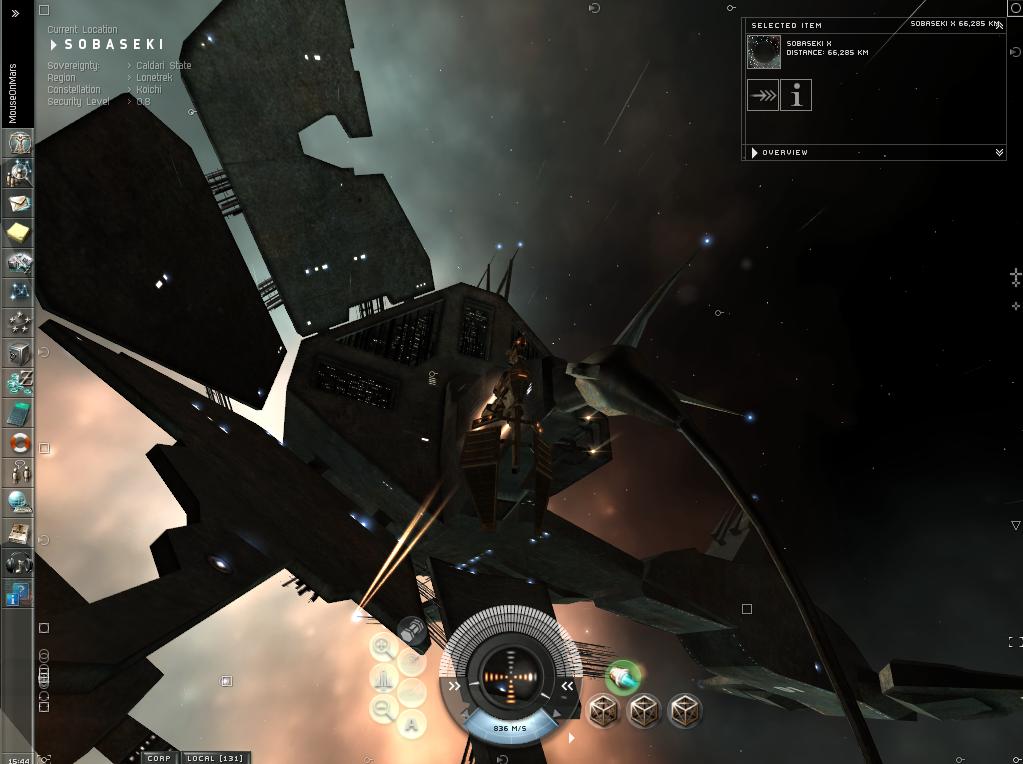Open the character sheet icon
The height and width of the screenshot is (764, 1023).
18,143
